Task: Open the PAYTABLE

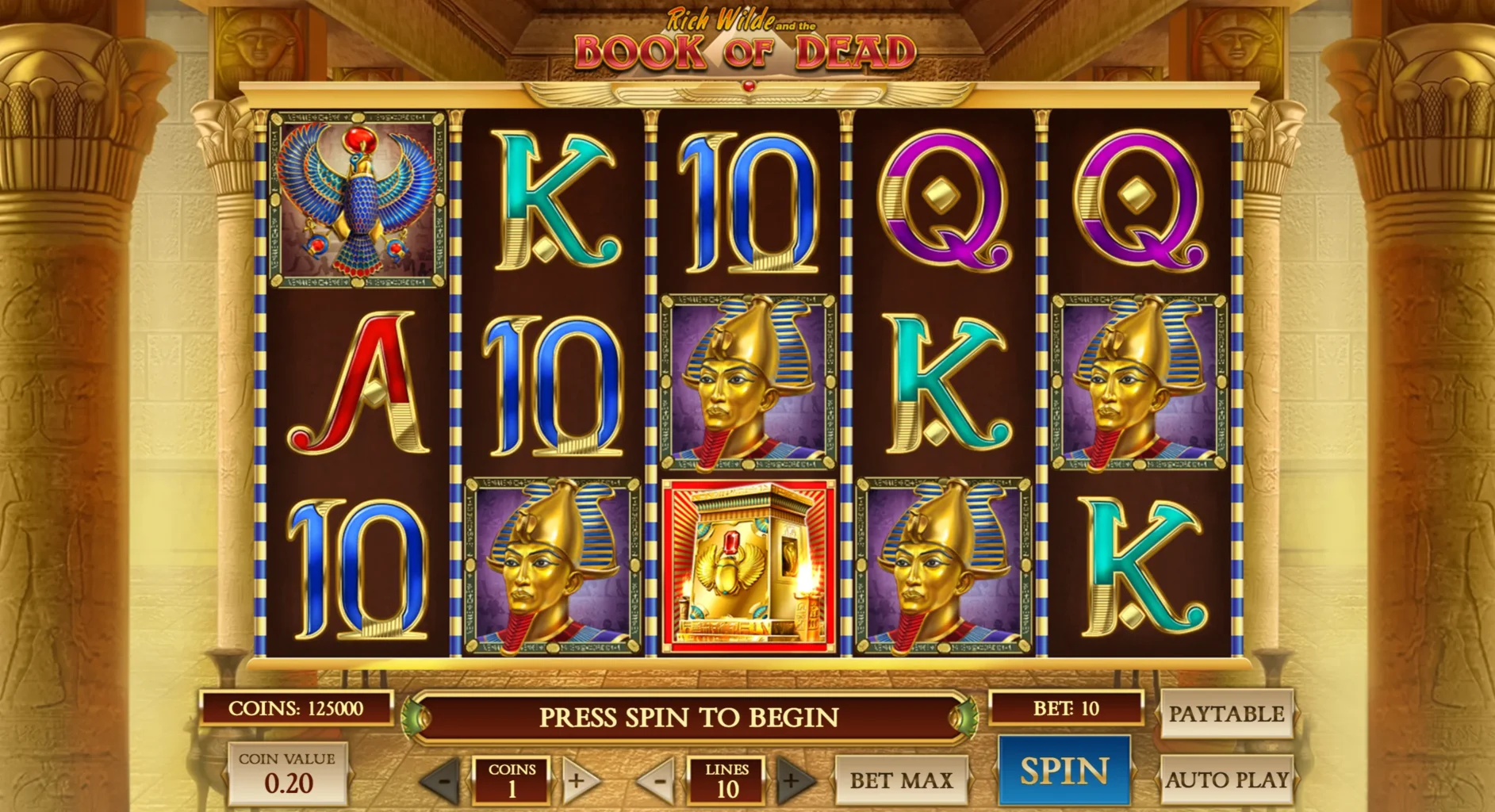Action: coord(1226,714)
